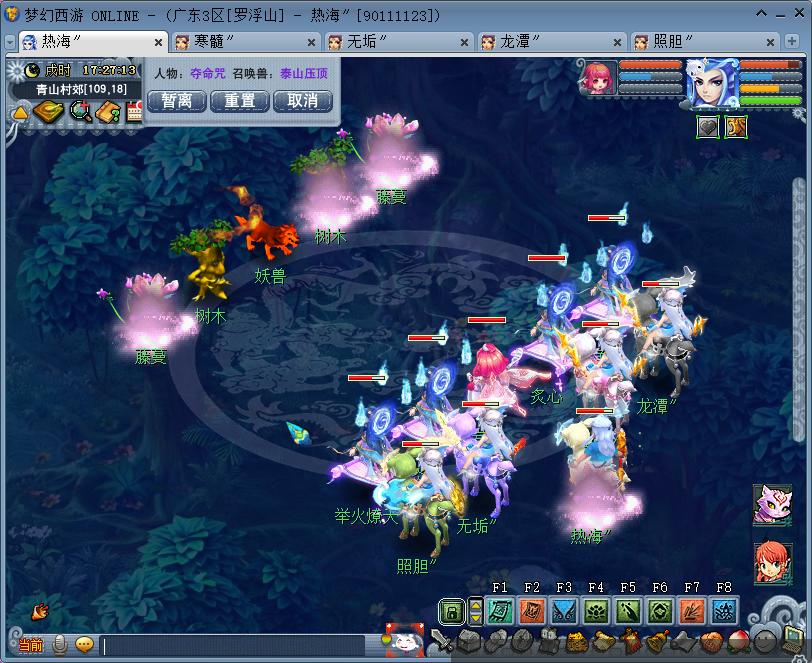The width and height of the screenshot is (812, 663).
Task: Trigger the F8 blue skill shortcut
Action: tap(724, 610)
